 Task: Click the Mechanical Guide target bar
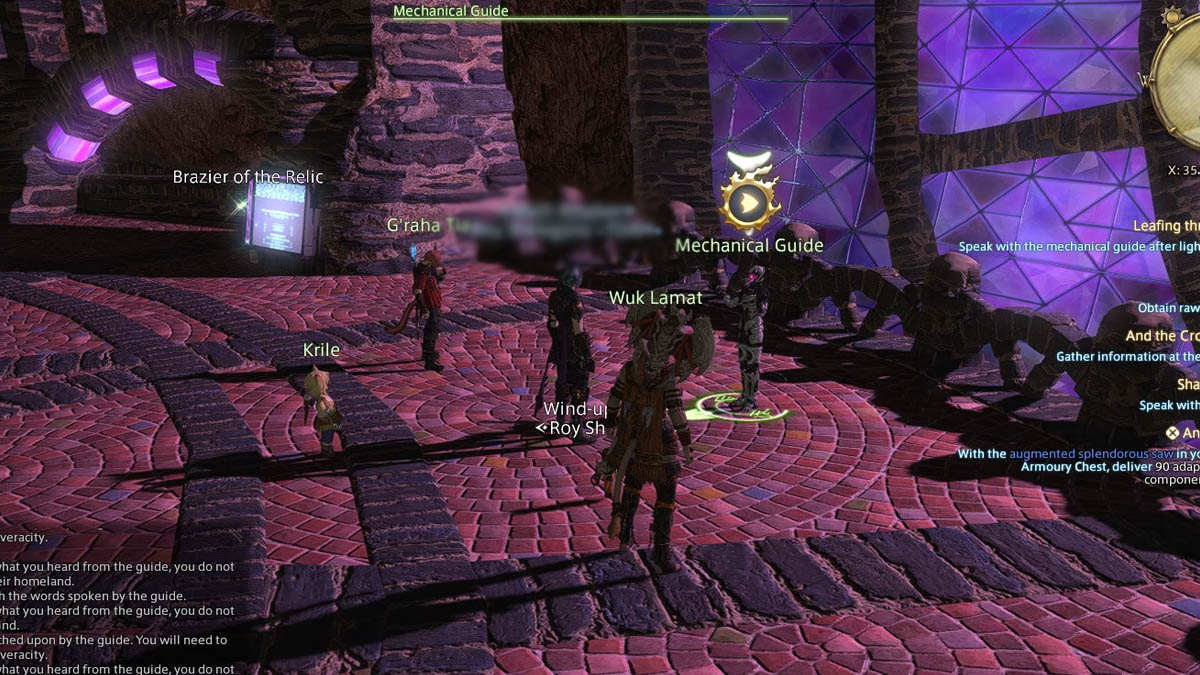coord(590,15)
